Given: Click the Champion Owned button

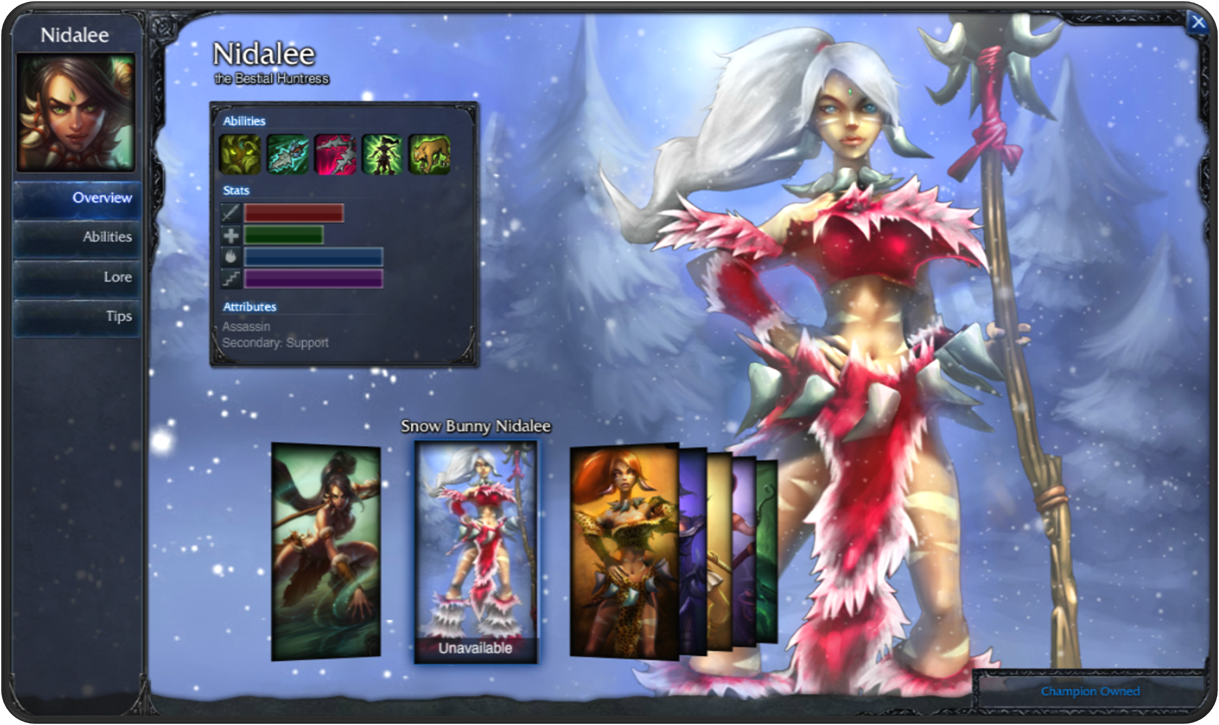Looking at the screenshot, I should coord(1089,691).
